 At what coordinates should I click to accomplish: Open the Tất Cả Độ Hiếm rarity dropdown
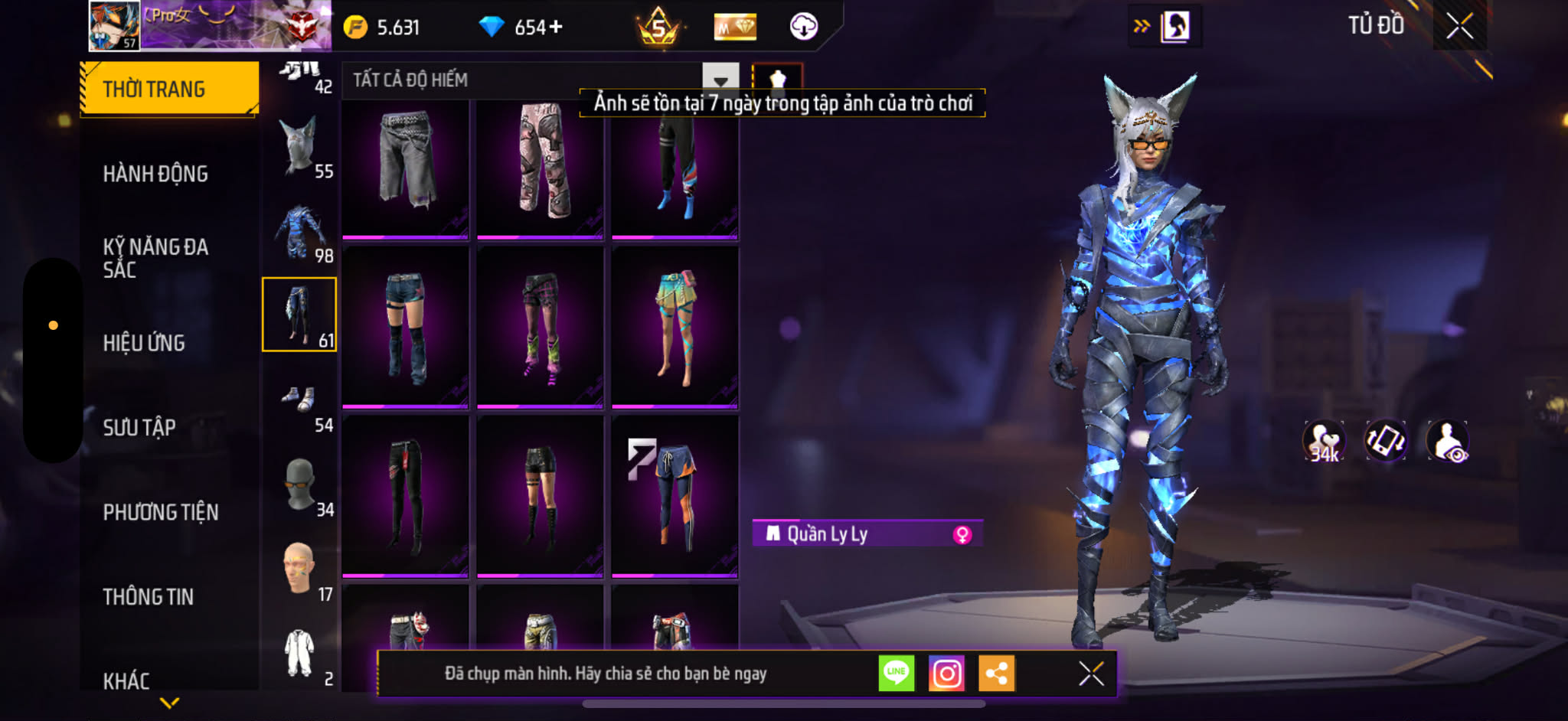pyautogui.click(x=720, y=80)
